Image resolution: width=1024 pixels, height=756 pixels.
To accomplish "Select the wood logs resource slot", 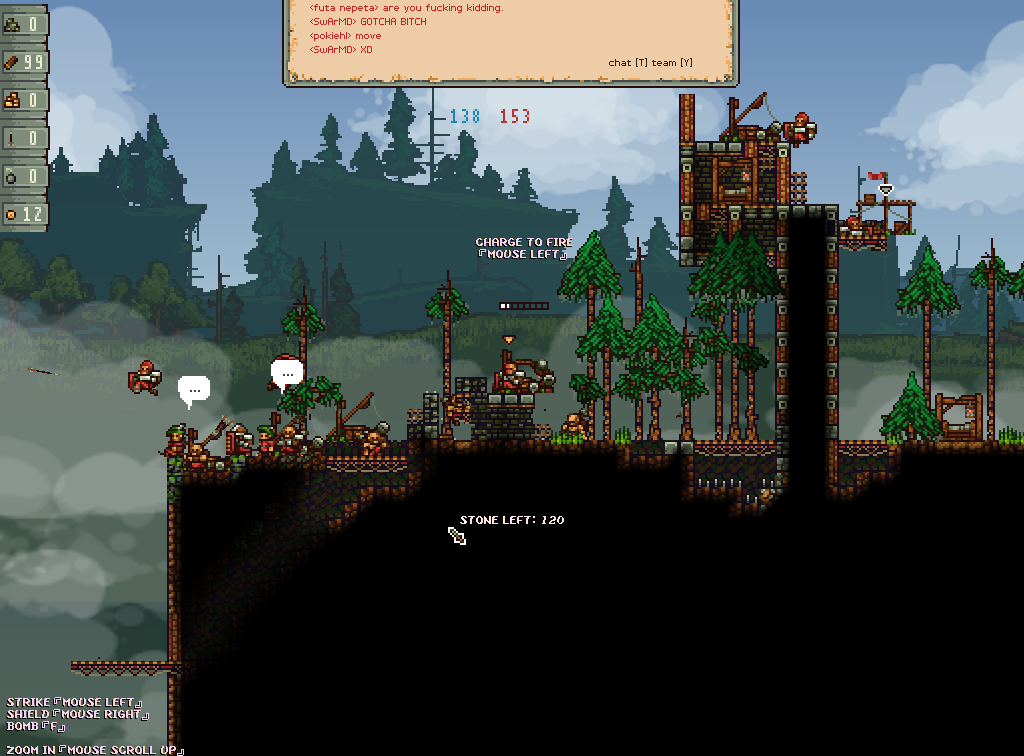I will 24,62.
